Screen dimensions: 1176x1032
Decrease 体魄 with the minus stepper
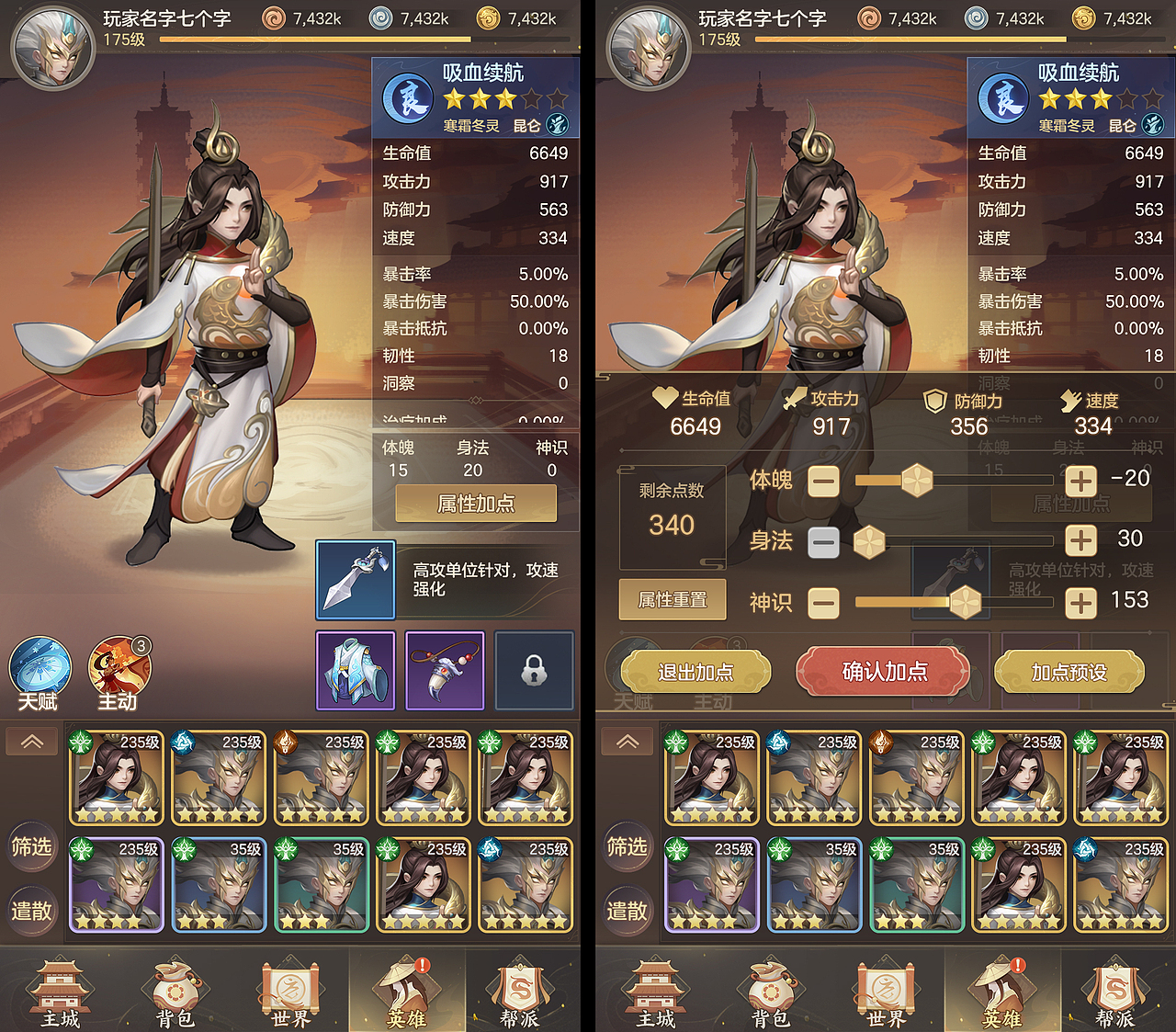(x=823, y=481)
